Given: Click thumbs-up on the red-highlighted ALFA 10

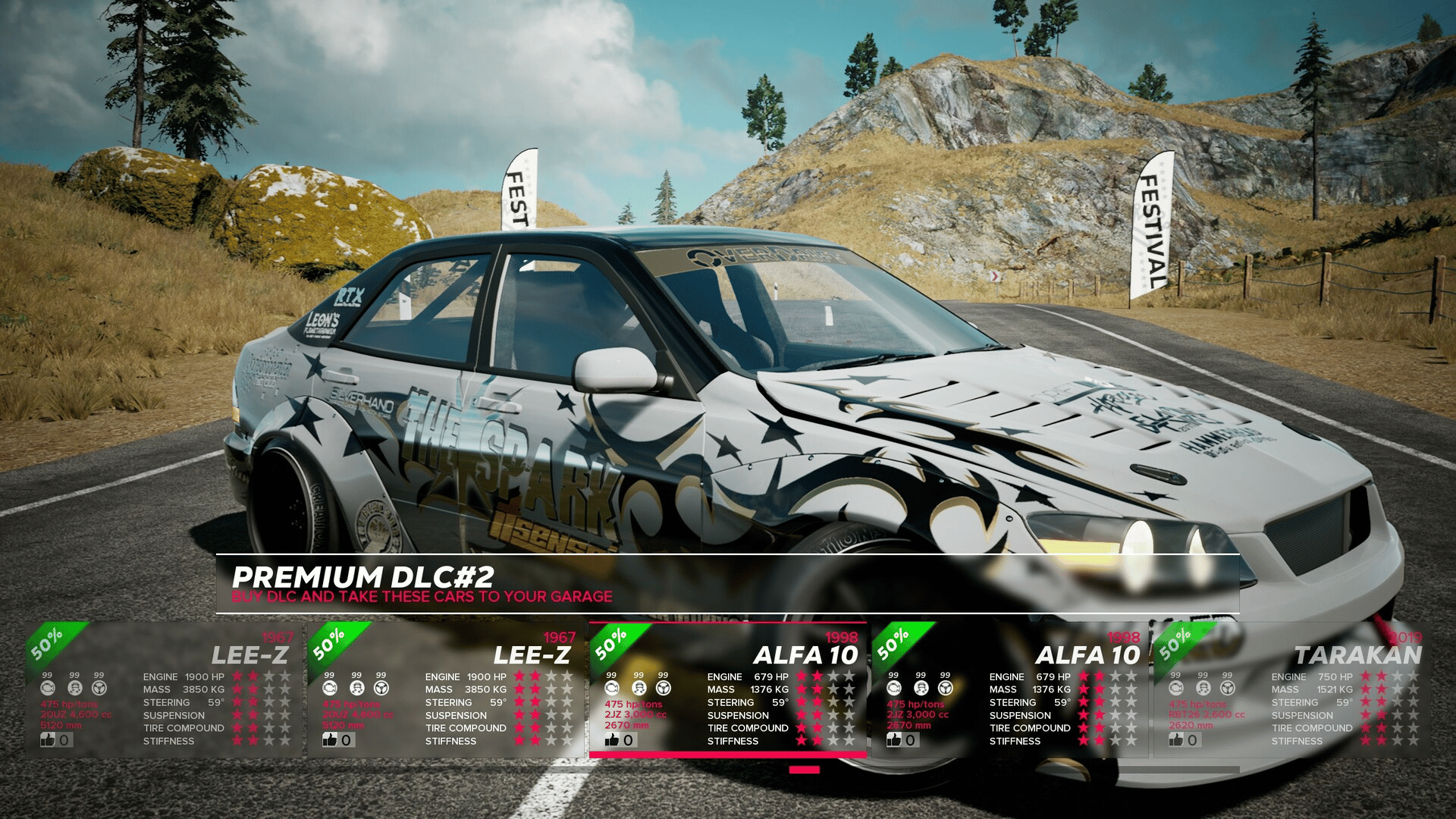Looking at the screenshot, I should (x=612, y=739).
